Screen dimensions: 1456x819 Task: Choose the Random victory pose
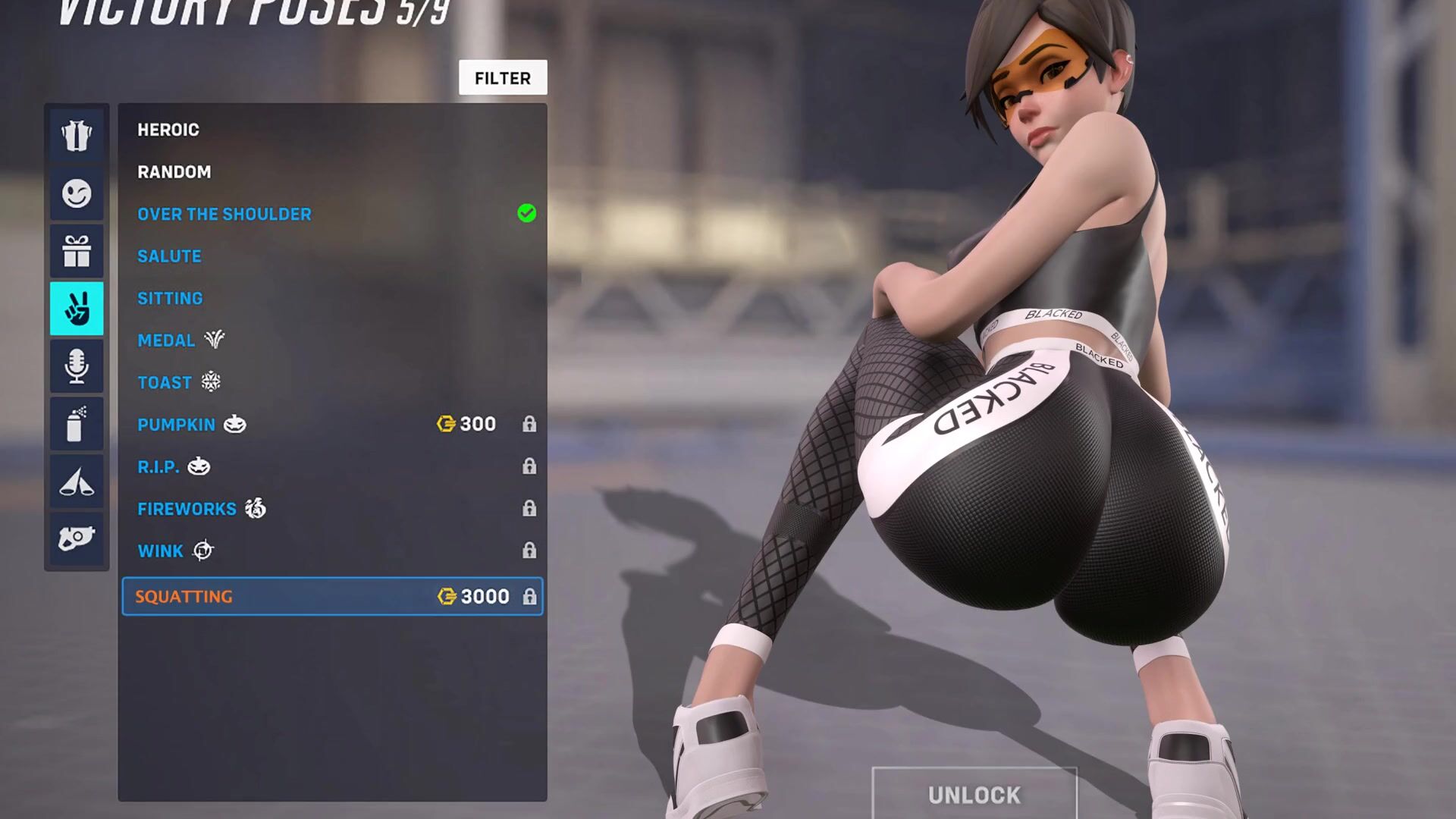point(174,172)
